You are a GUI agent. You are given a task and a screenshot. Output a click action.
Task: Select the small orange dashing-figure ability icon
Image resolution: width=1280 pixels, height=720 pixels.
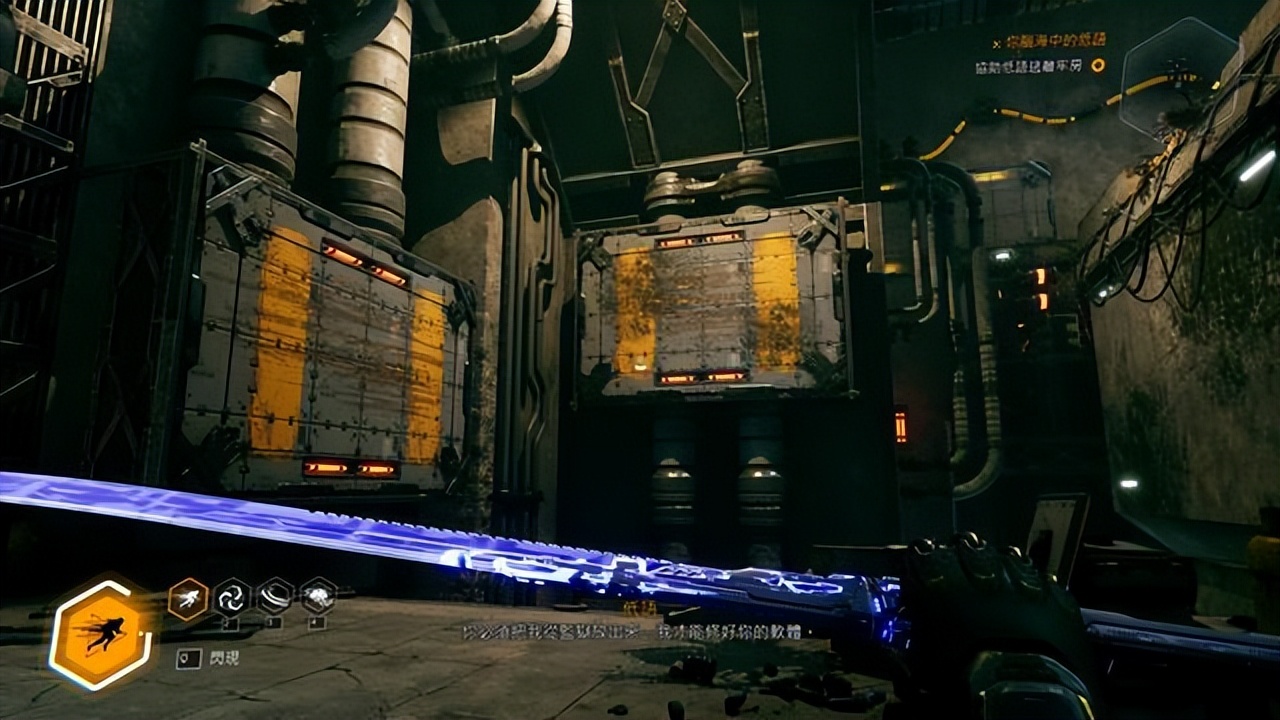click(188, 598)
